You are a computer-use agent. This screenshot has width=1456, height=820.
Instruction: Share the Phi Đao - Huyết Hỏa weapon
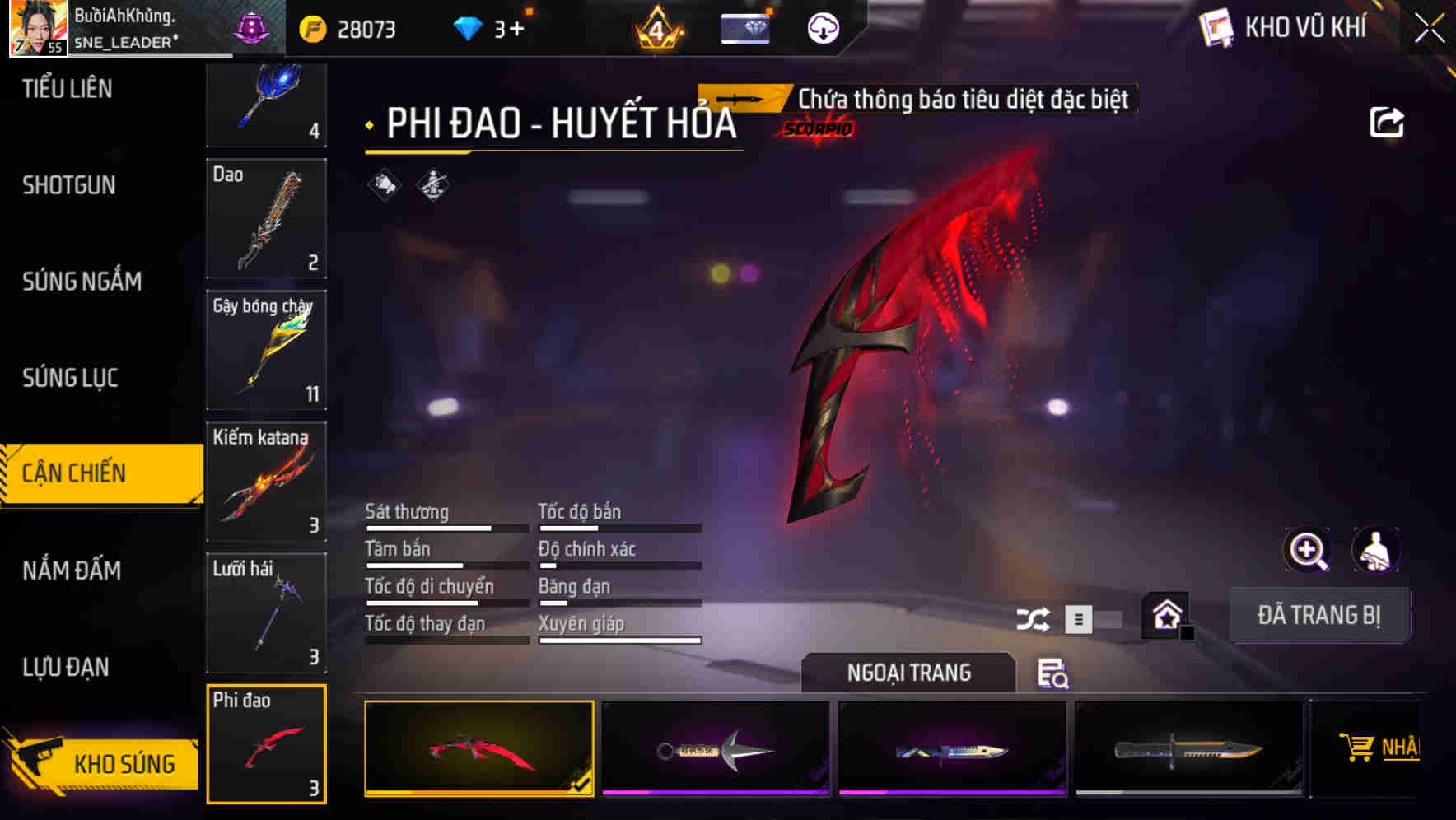click(1388, 121)
